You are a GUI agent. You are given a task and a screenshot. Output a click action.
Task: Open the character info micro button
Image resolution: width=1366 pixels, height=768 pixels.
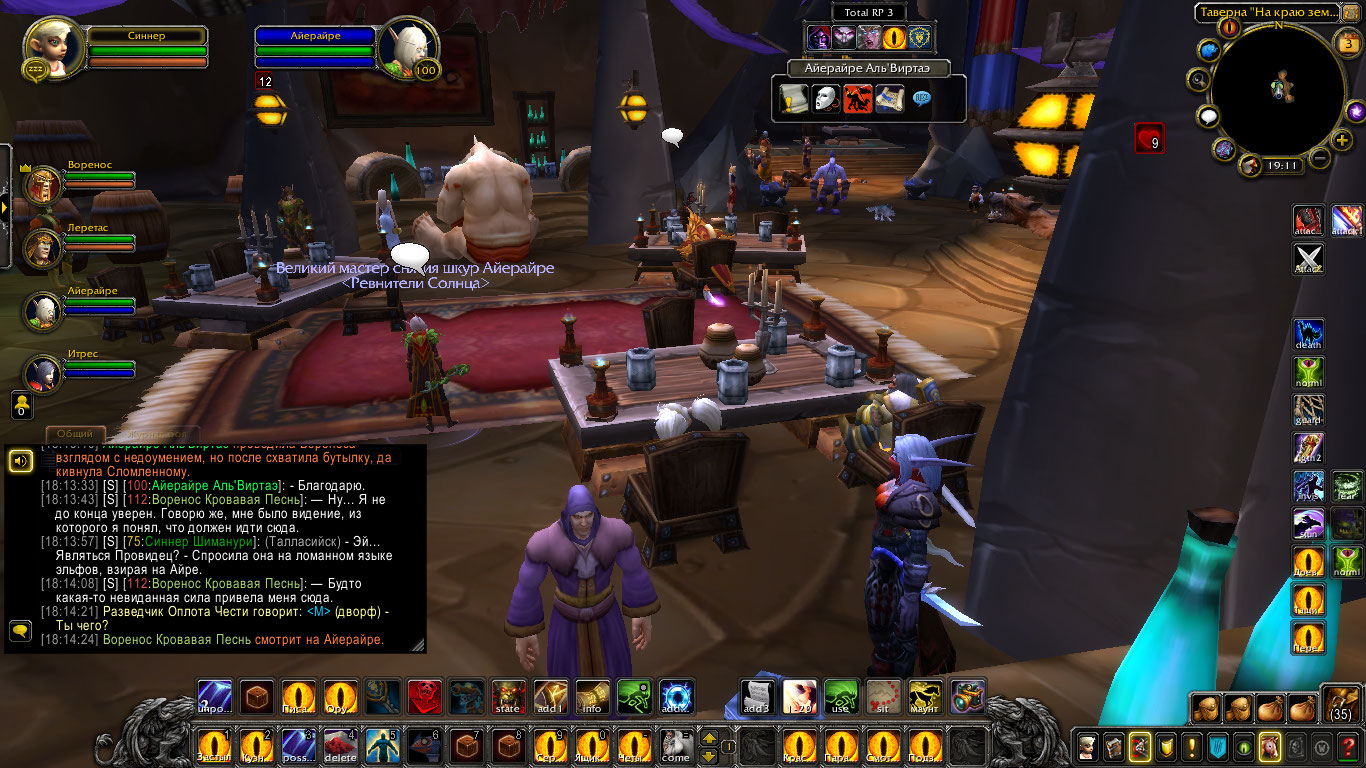1088,746
